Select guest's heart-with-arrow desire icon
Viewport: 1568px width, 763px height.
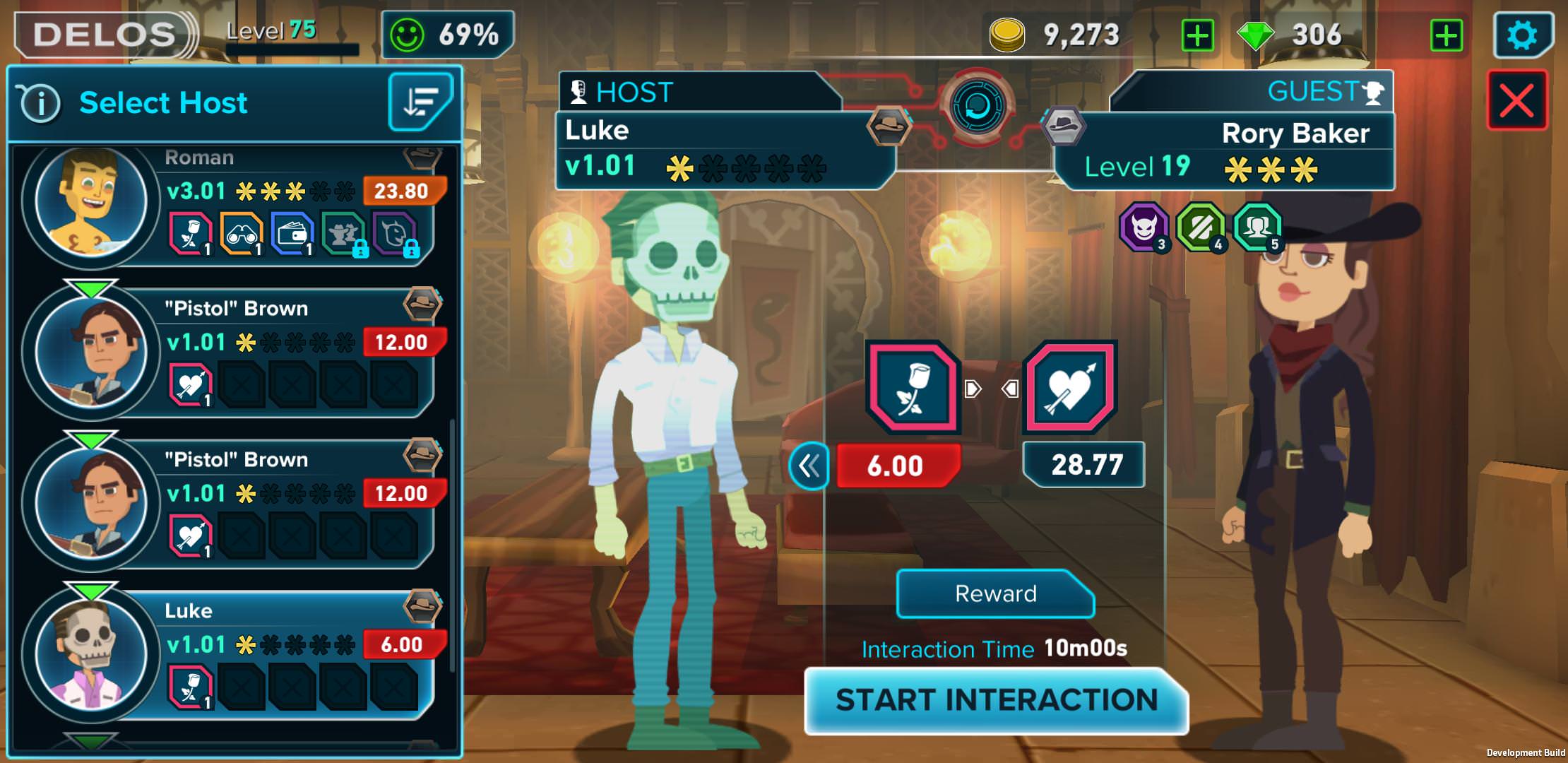[1070, 387]
